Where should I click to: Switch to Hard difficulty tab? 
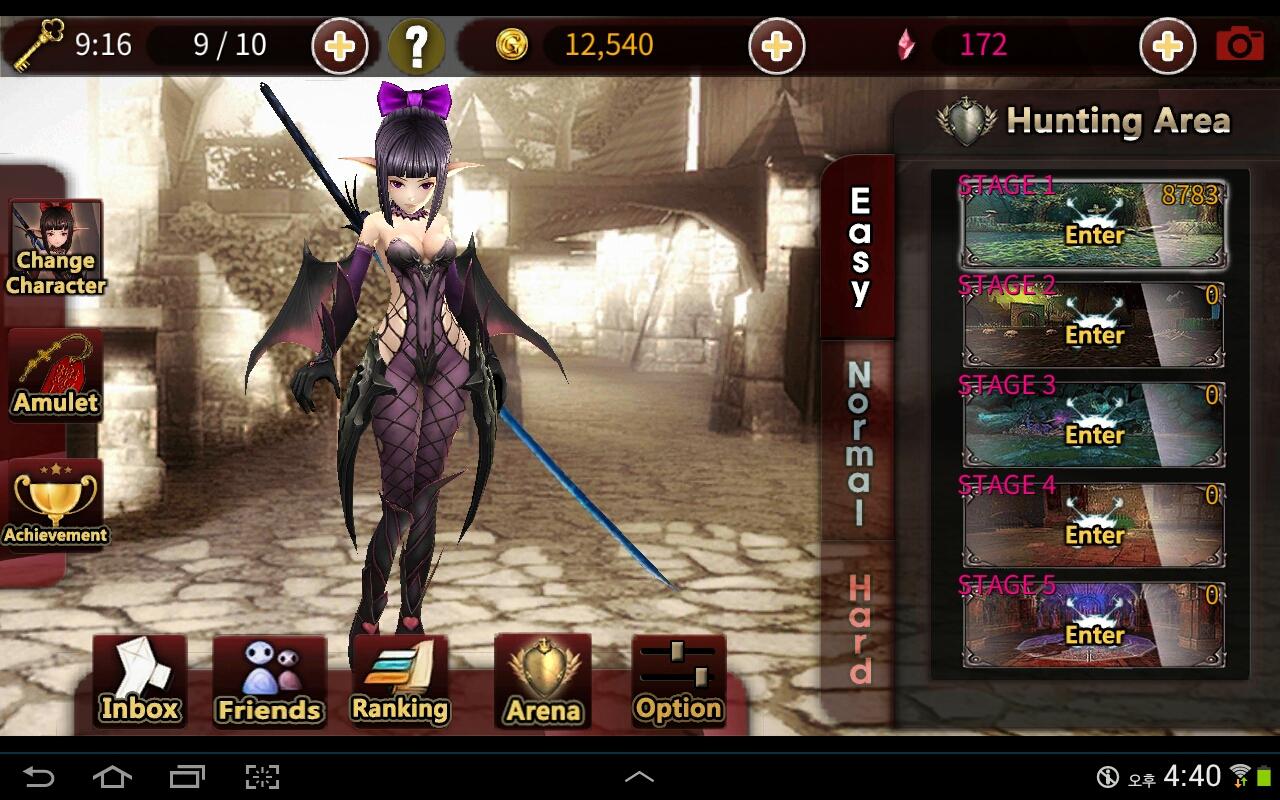coord(859,628)
